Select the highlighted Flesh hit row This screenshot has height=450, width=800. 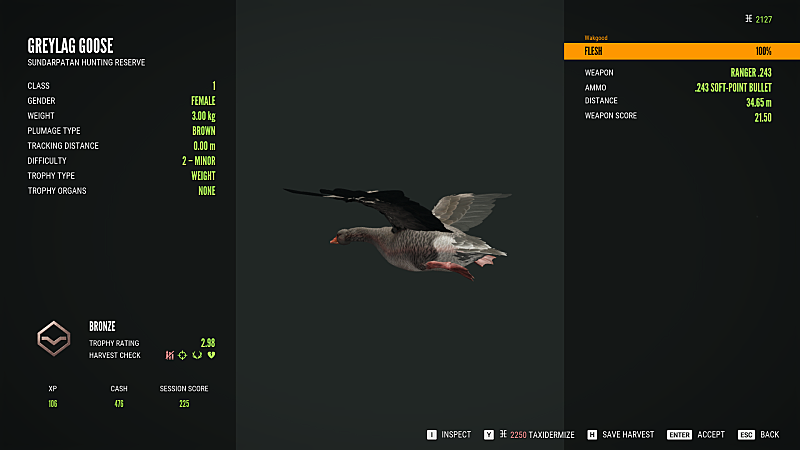point(680,51)
